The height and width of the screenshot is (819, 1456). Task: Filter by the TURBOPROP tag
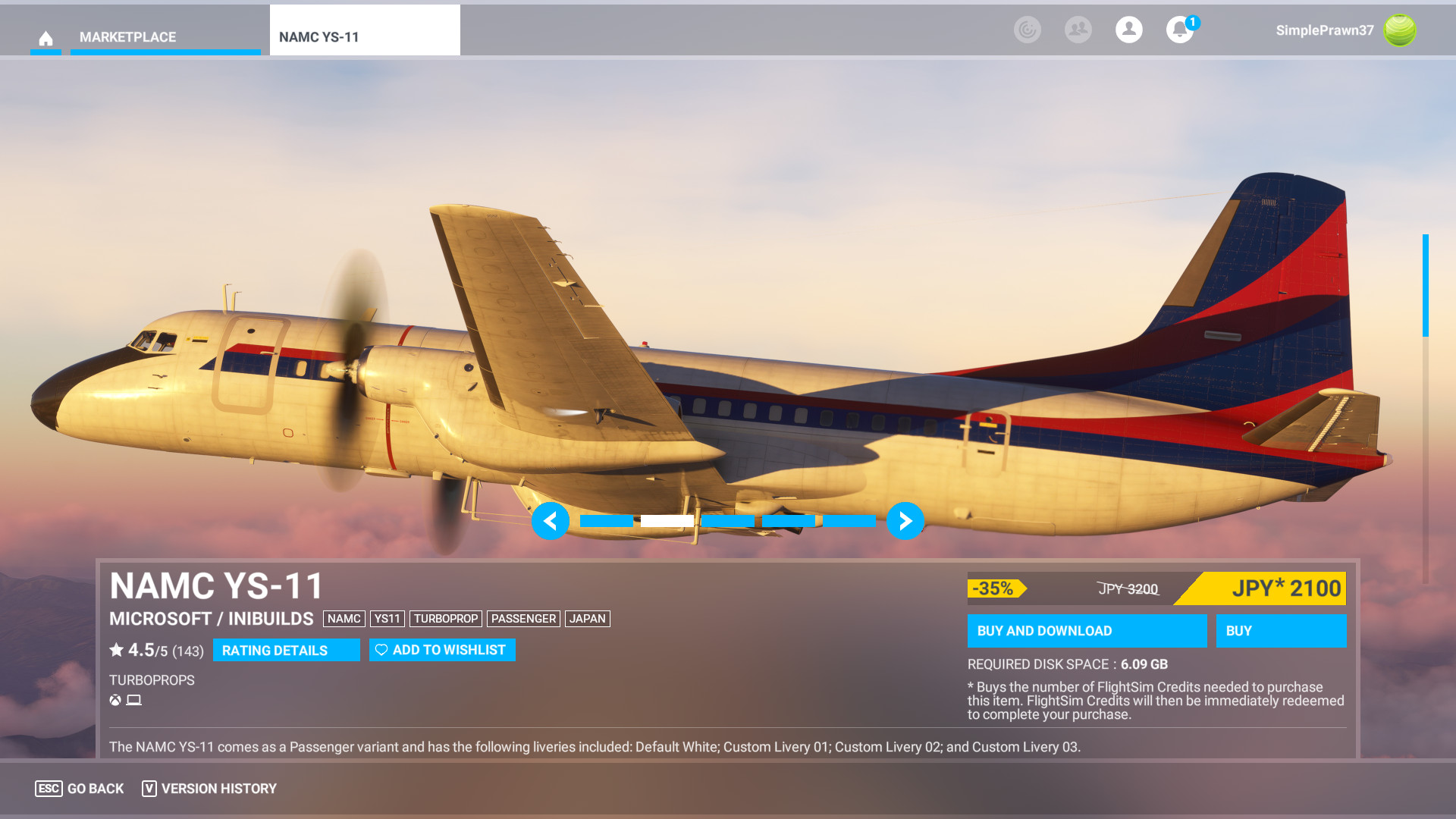click(446, 619)
